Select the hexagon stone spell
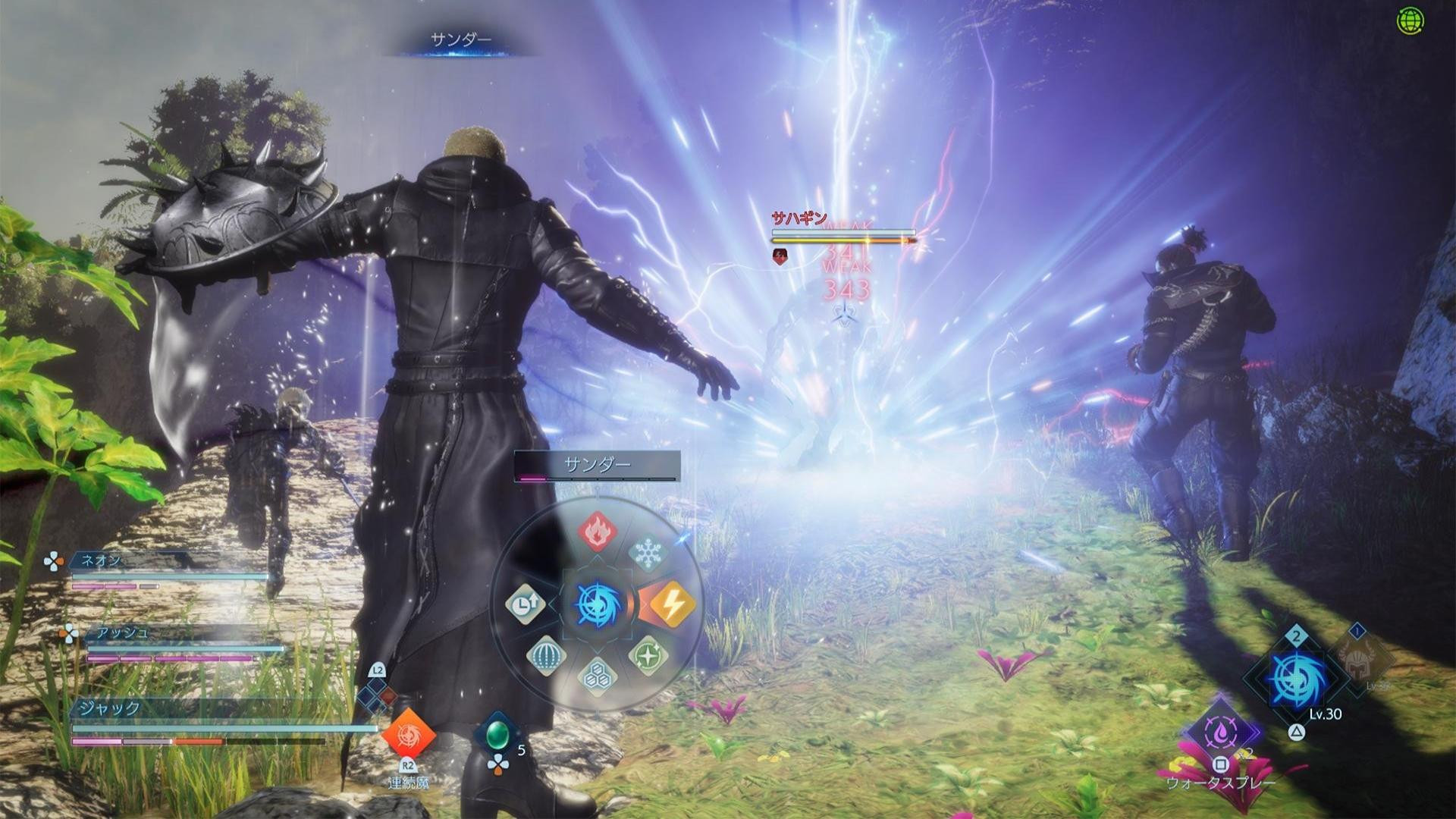This screenshot has height=819, width=1456. coord(598,675)
